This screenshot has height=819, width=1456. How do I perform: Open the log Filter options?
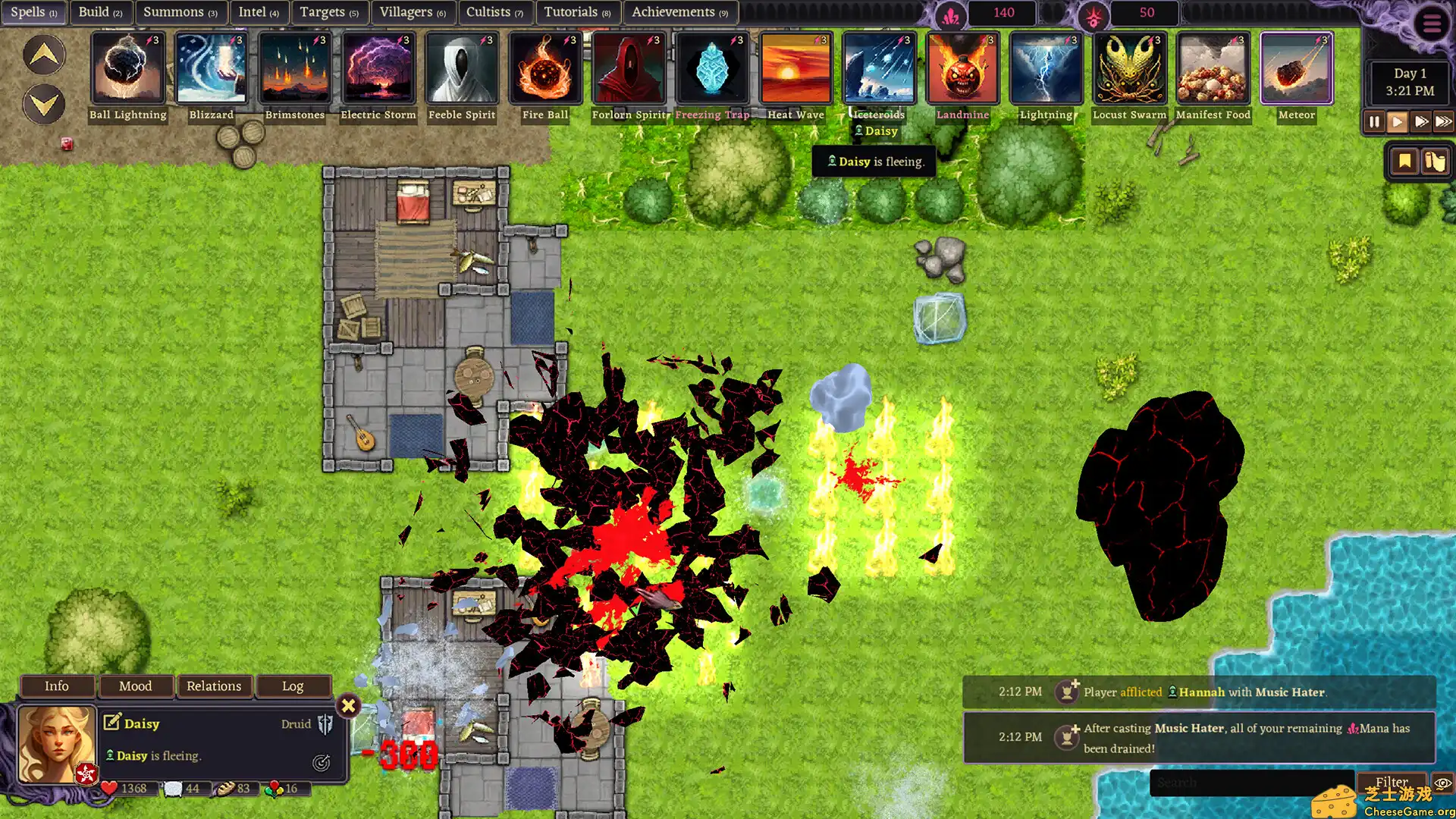pos(1392,782)
